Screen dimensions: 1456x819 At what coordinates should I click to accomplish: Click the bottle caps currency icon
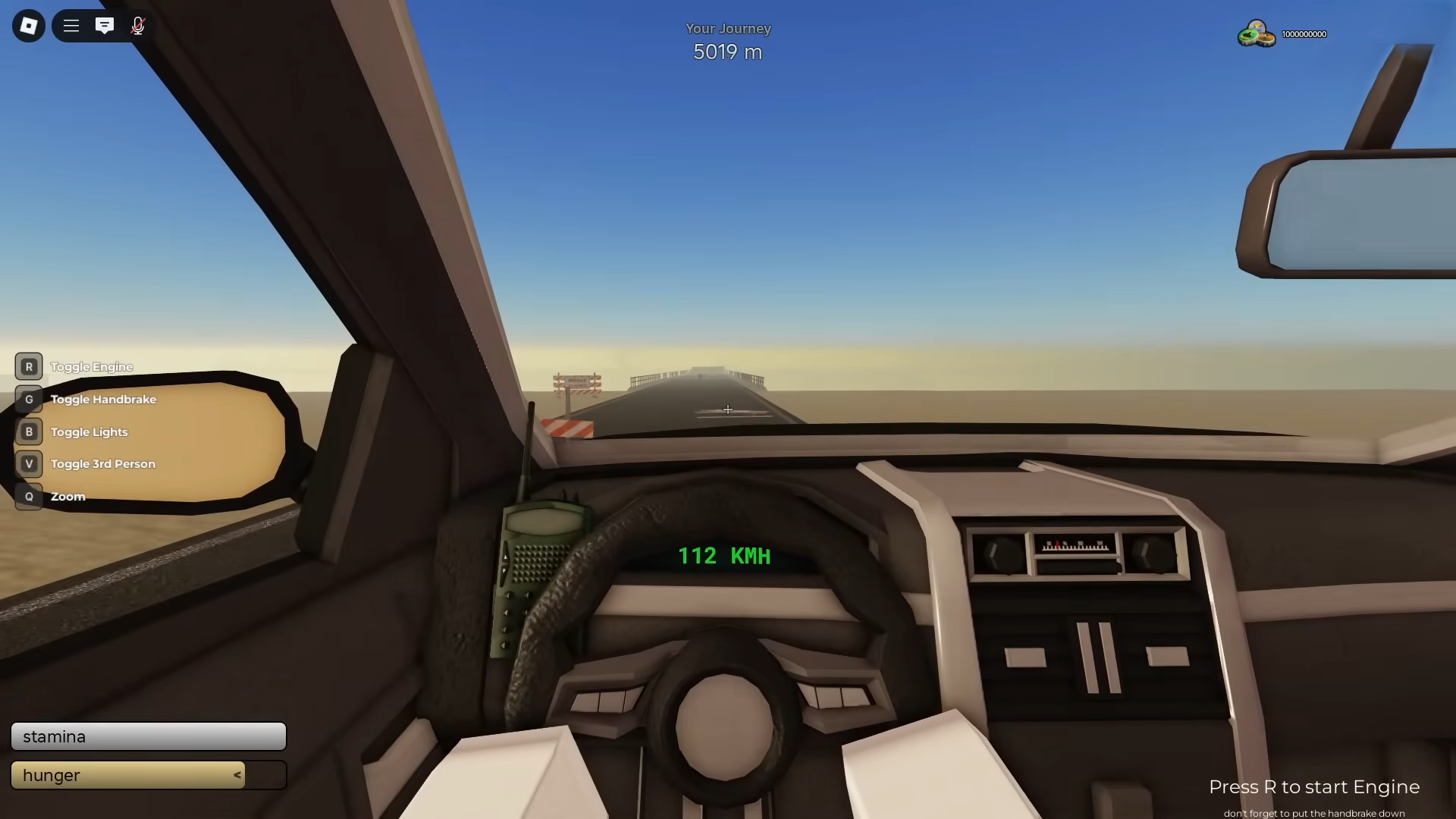1255,33
